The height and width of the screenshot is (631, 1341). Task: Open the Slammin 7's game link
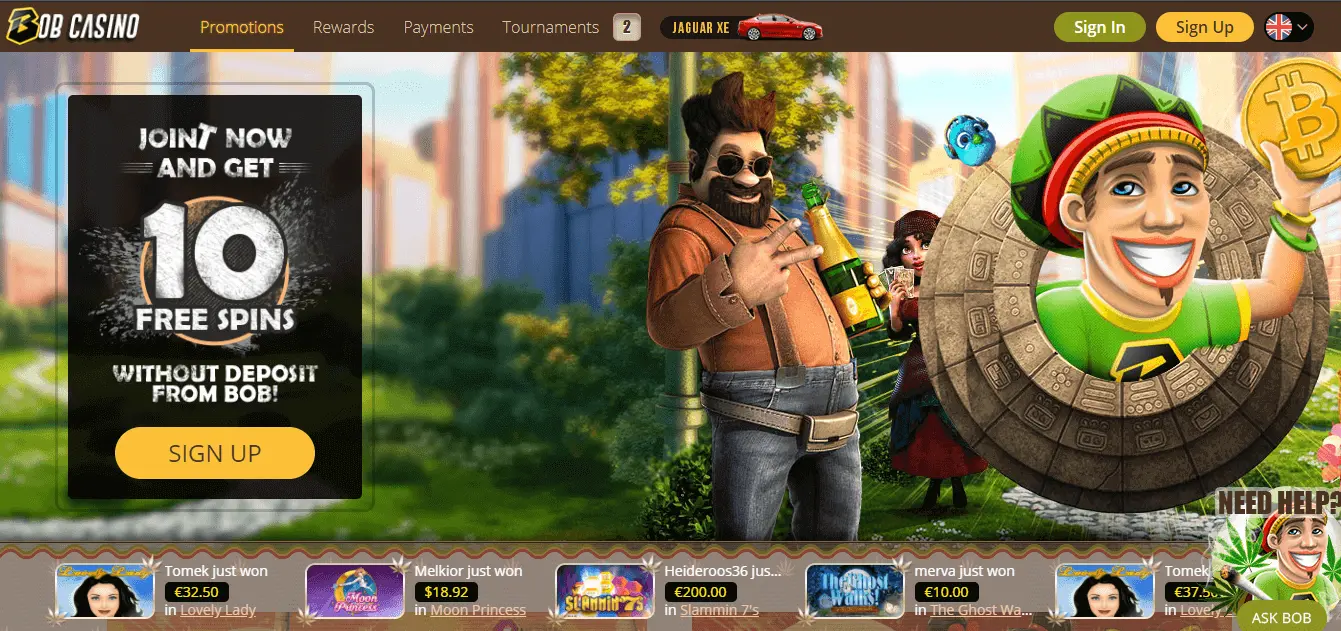tap(719, 610)
